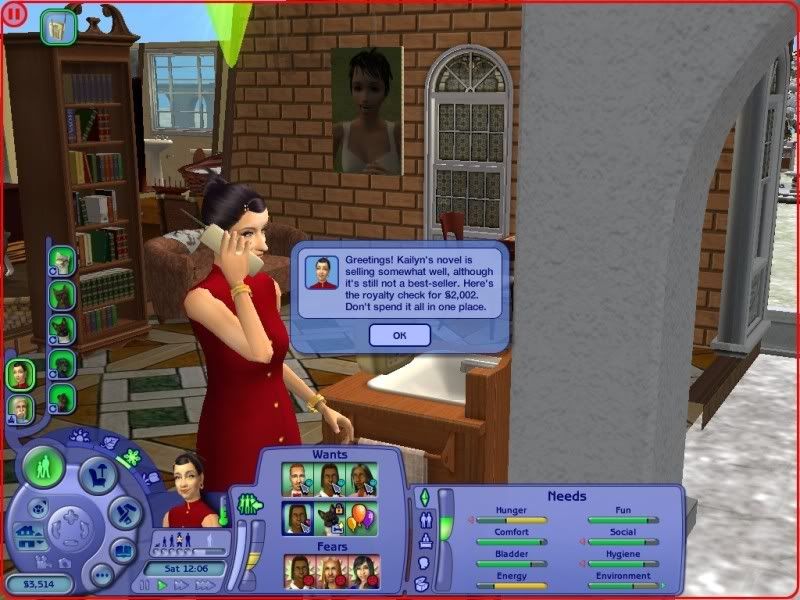Select the locked black cat want
The width and height of the screenshot is (800, 600).
(330, 517)
